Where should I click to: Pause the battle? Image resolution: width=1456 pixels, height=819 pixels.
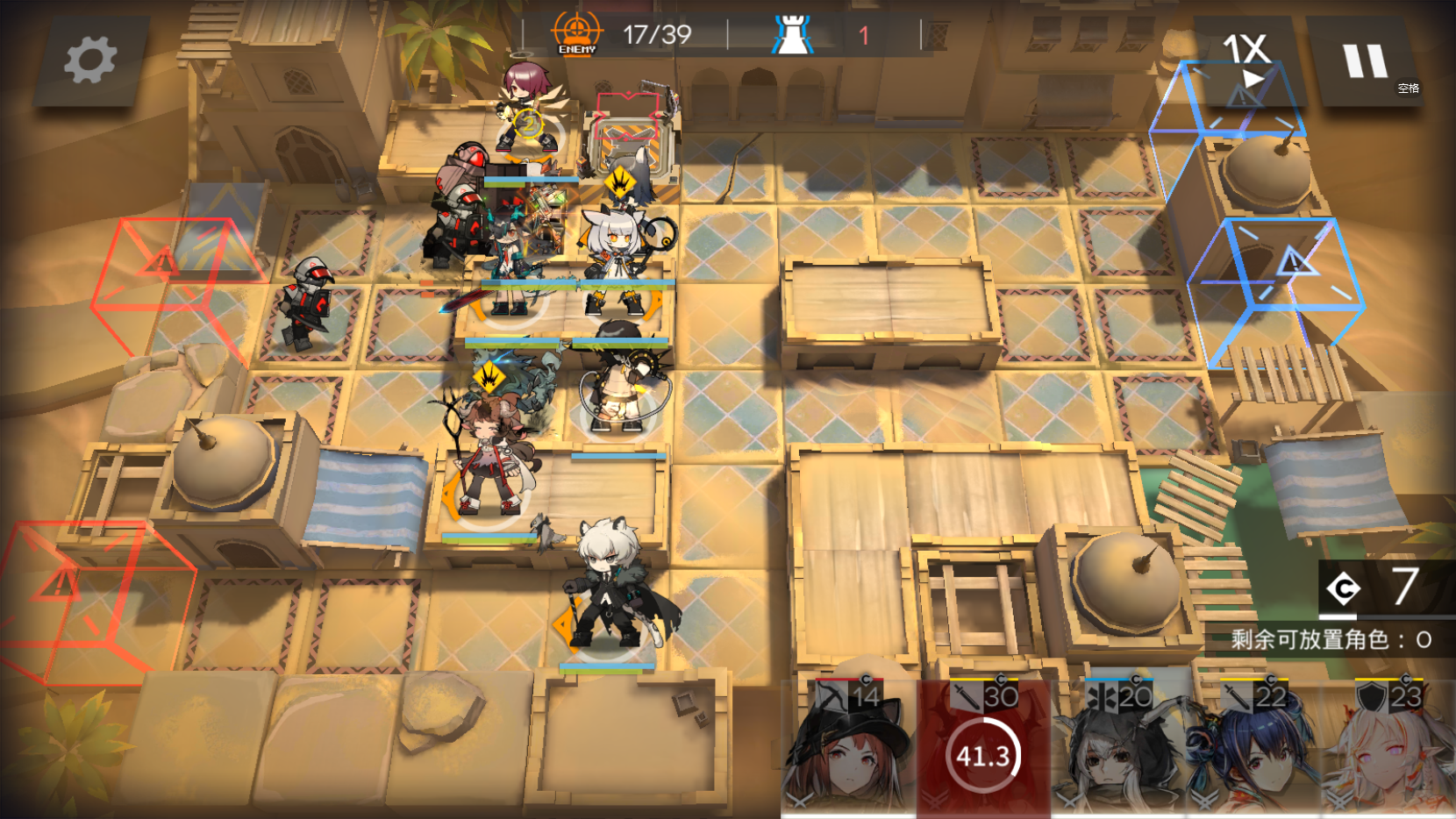click(x=1365, y=61)
